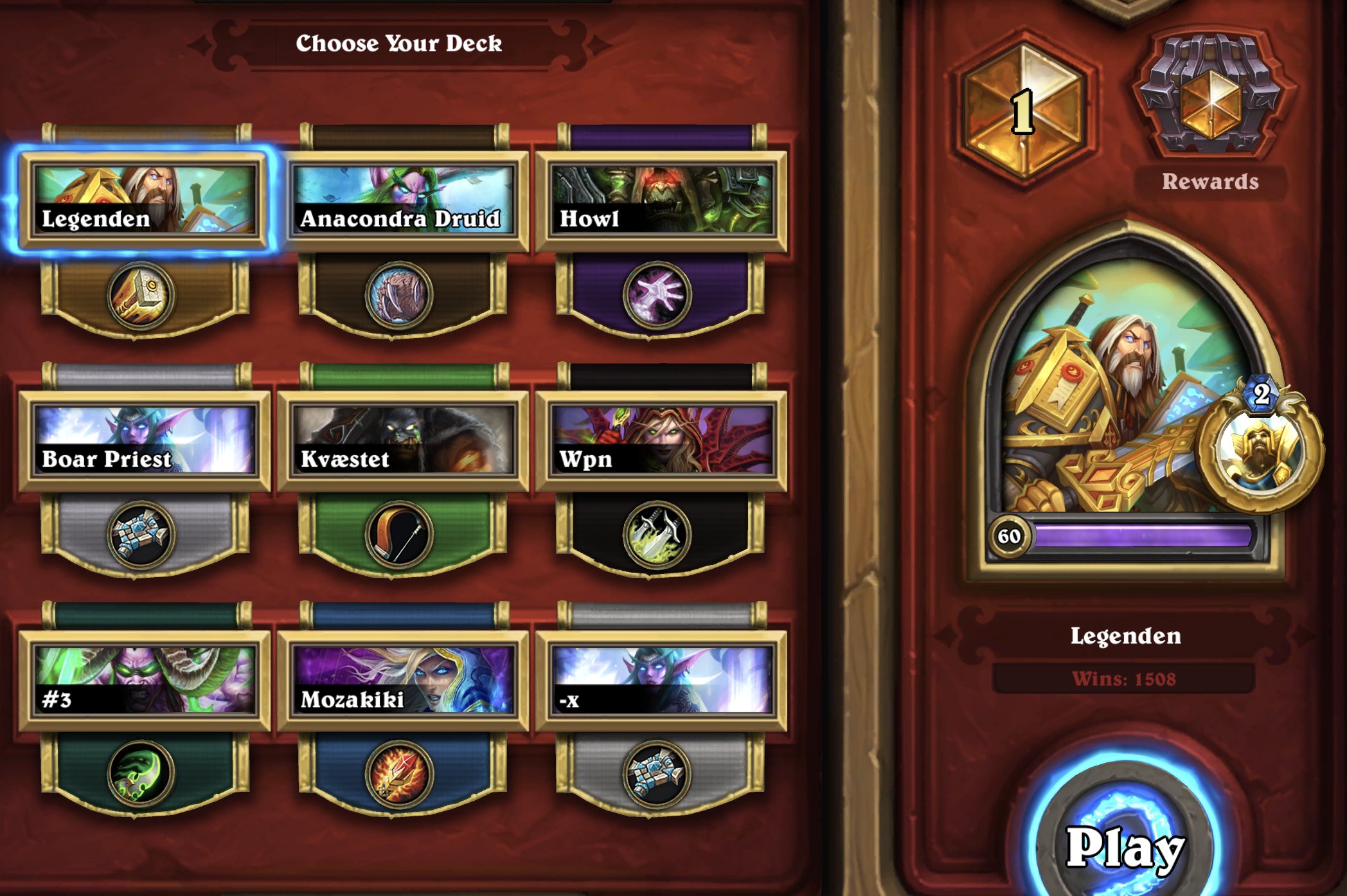Image resolution: width=1347 pixels, height=896 pixels.
Task: Select the -x priest deck
Action: click(661, 680)
